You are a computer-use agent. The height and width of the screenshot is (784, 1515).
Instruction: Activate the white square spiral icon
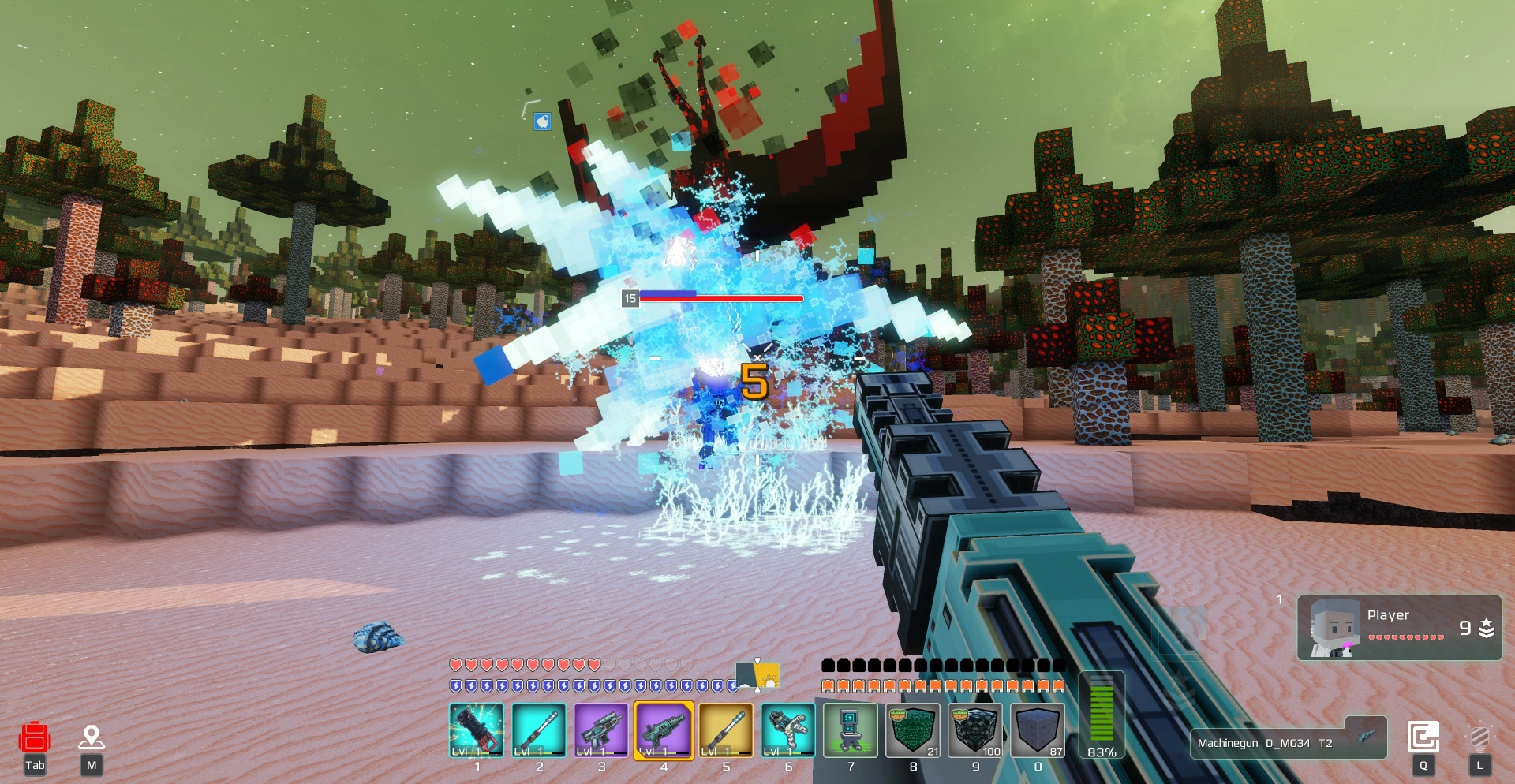pos(1423,738)
